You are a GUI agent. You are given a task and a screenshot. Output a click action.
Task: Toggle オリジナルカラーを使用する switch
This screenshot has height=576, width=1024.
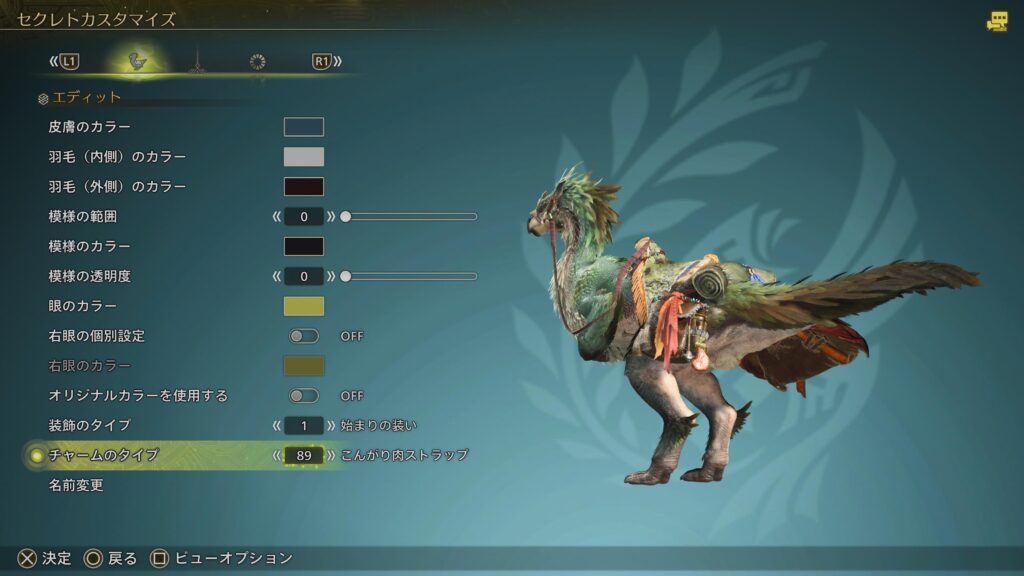coord(304,396)
